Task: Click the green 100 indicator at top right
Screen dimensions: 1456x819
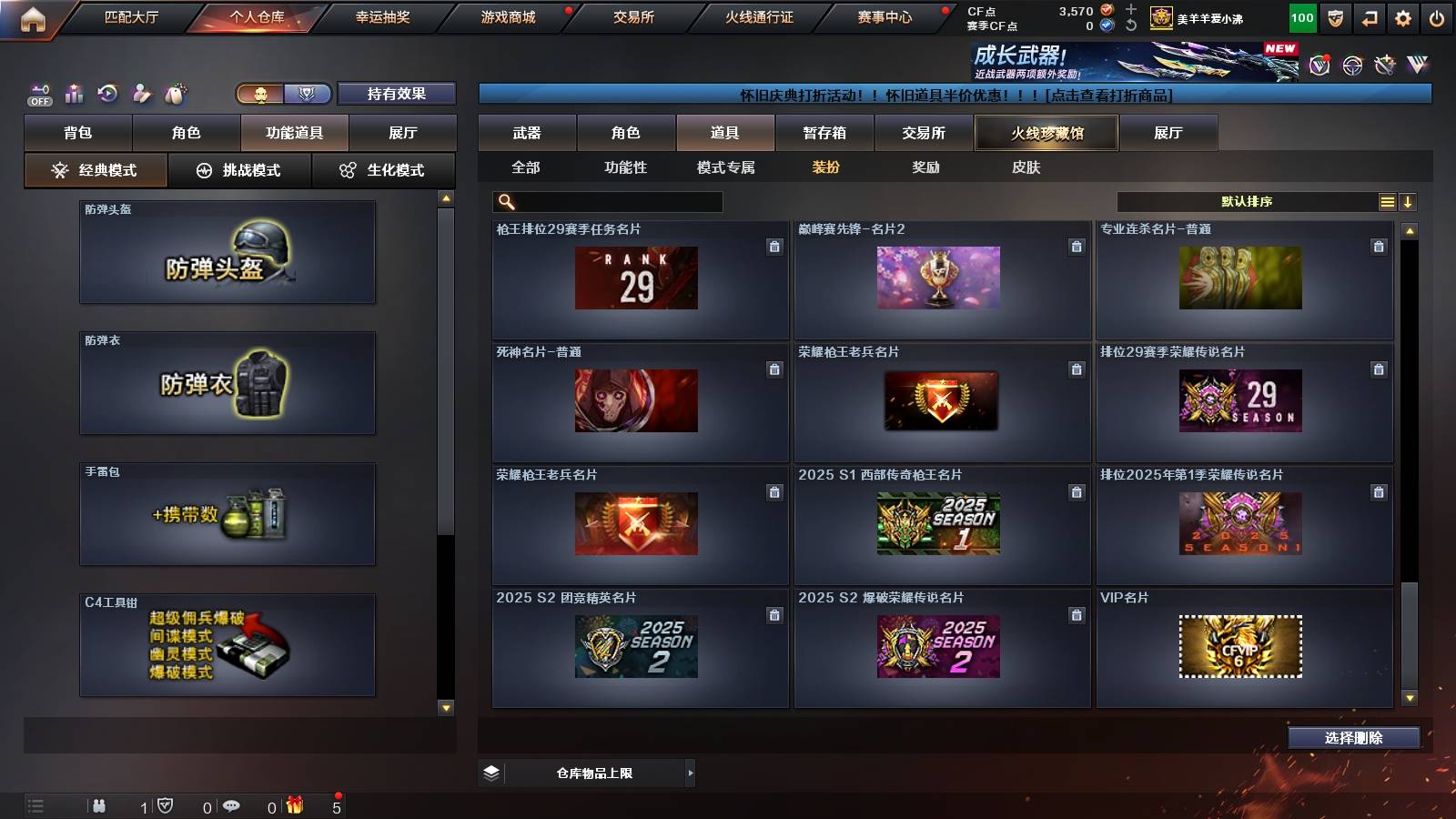Action: point(1301,15)
